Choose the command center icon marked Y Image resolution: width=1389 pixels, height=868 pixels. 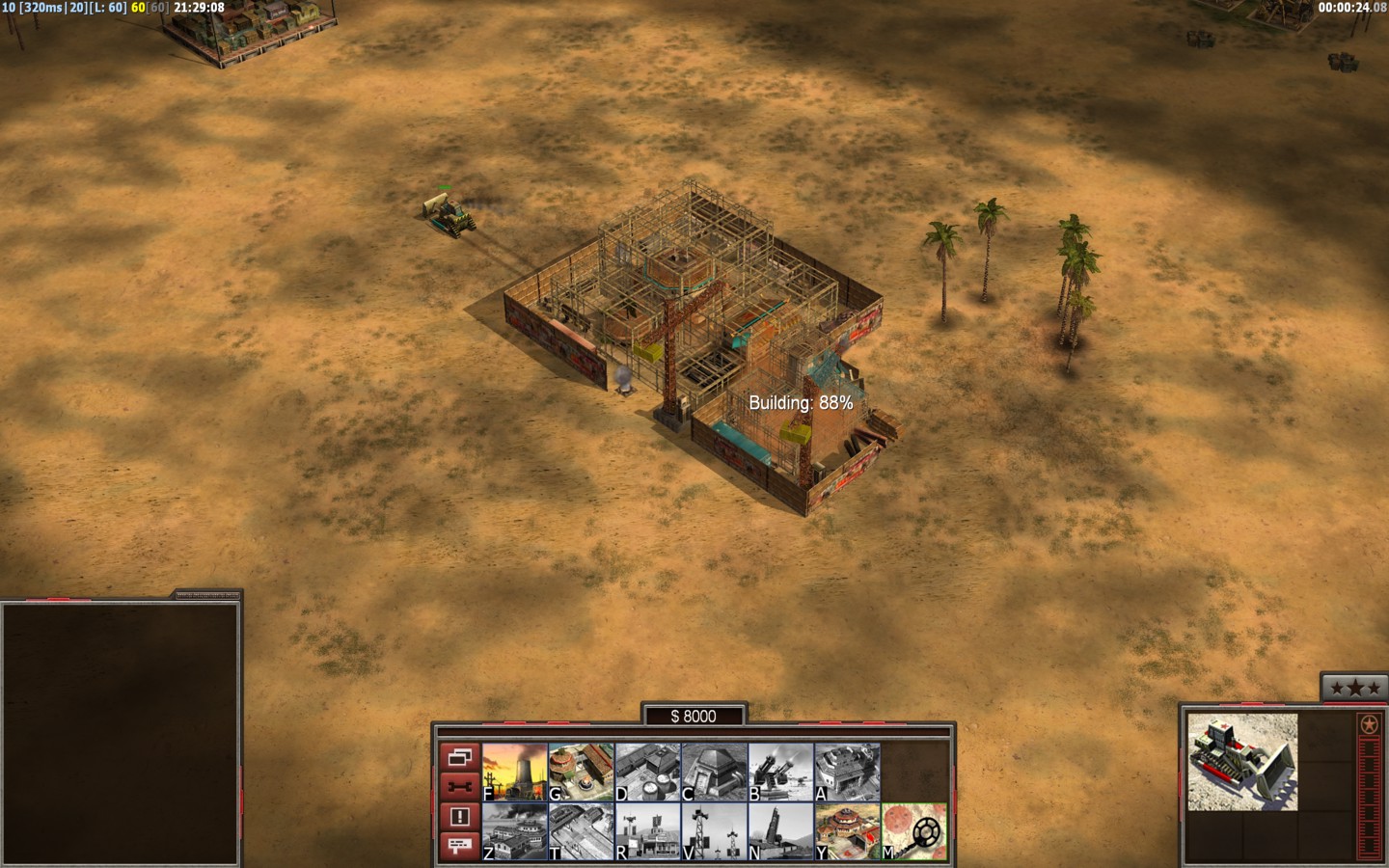848,831
